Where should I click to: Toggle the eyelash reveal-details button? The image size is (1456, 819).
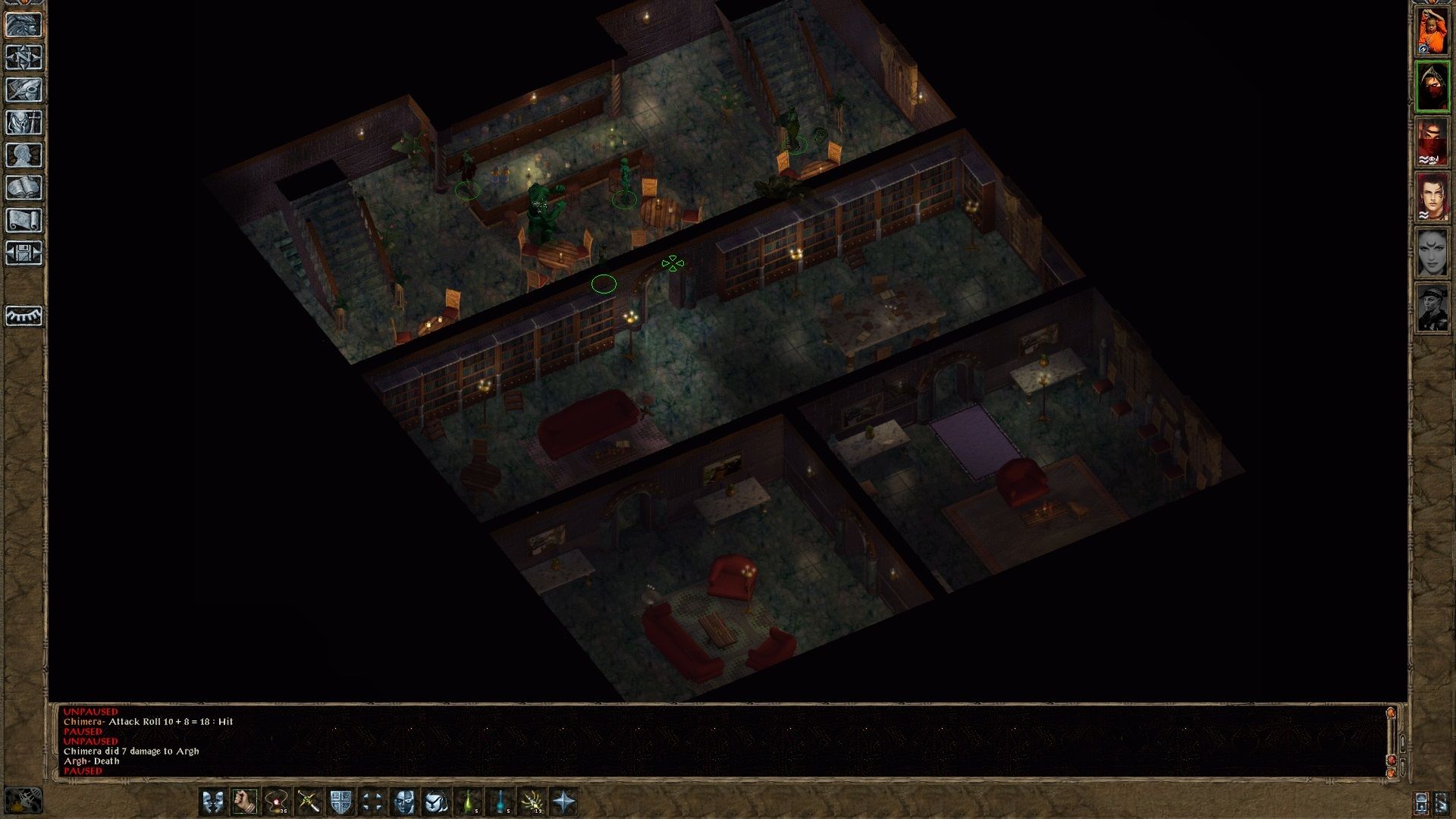click(x=24, y=315)
